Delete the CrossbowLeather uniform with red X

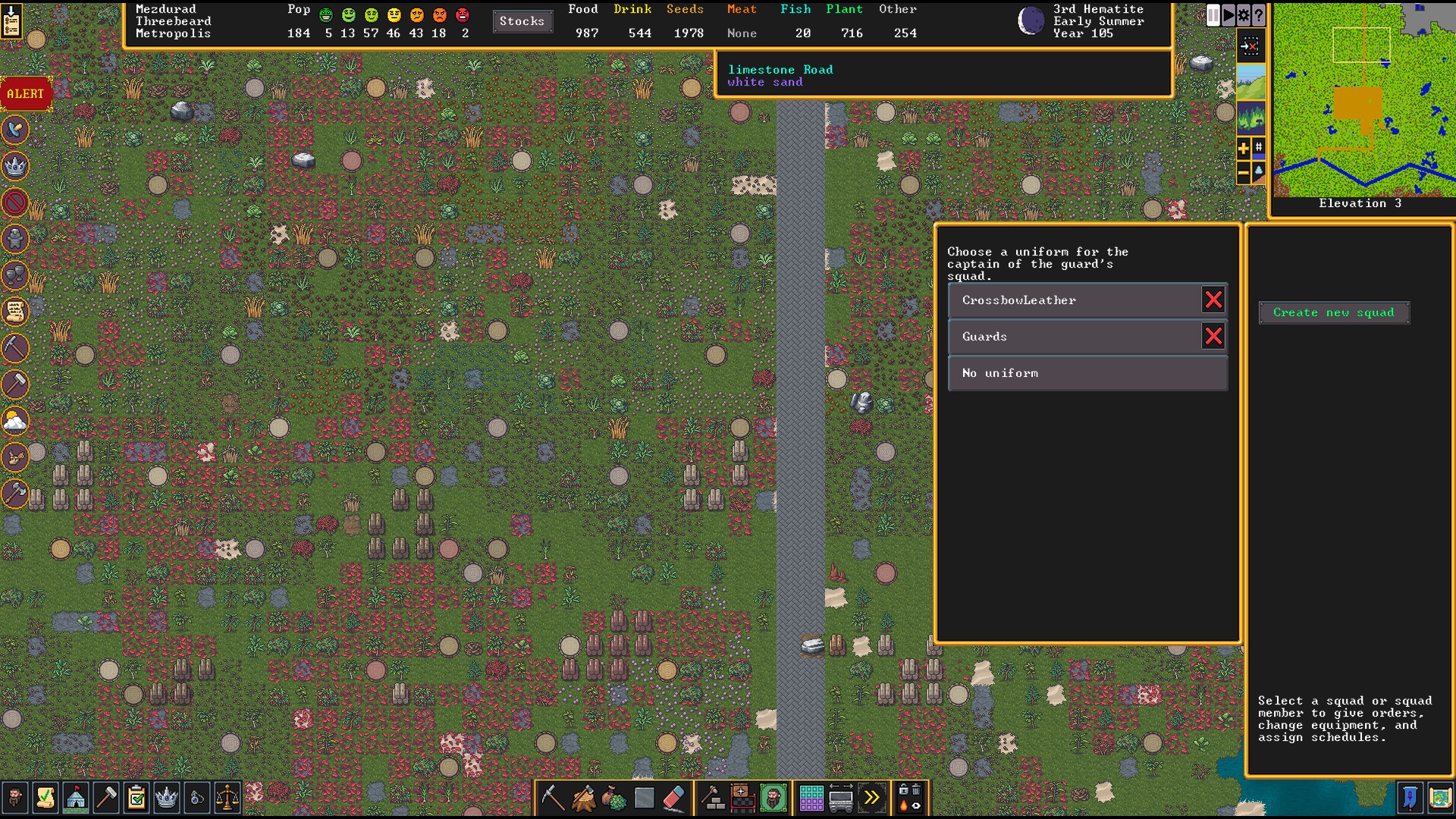(x=1213, y=300)
